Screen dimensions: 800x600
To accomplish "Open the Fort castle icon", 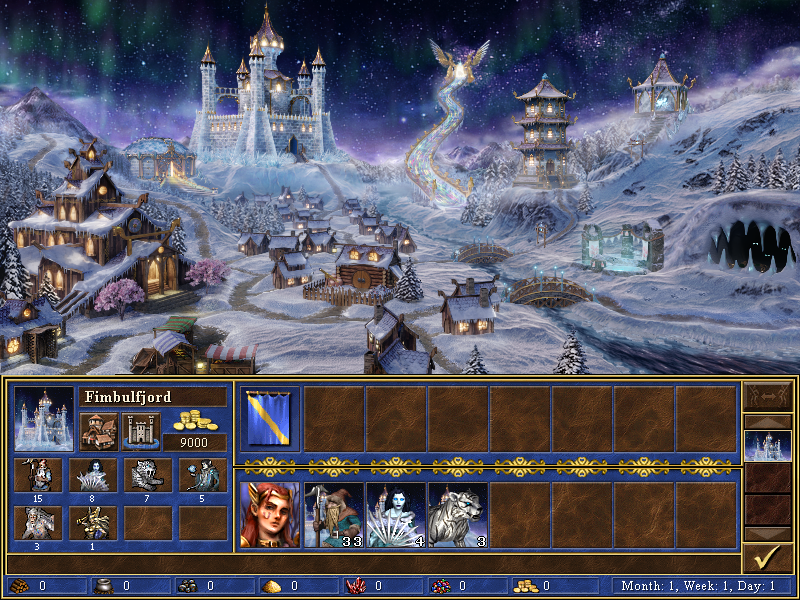I will (x=141, y=431).
